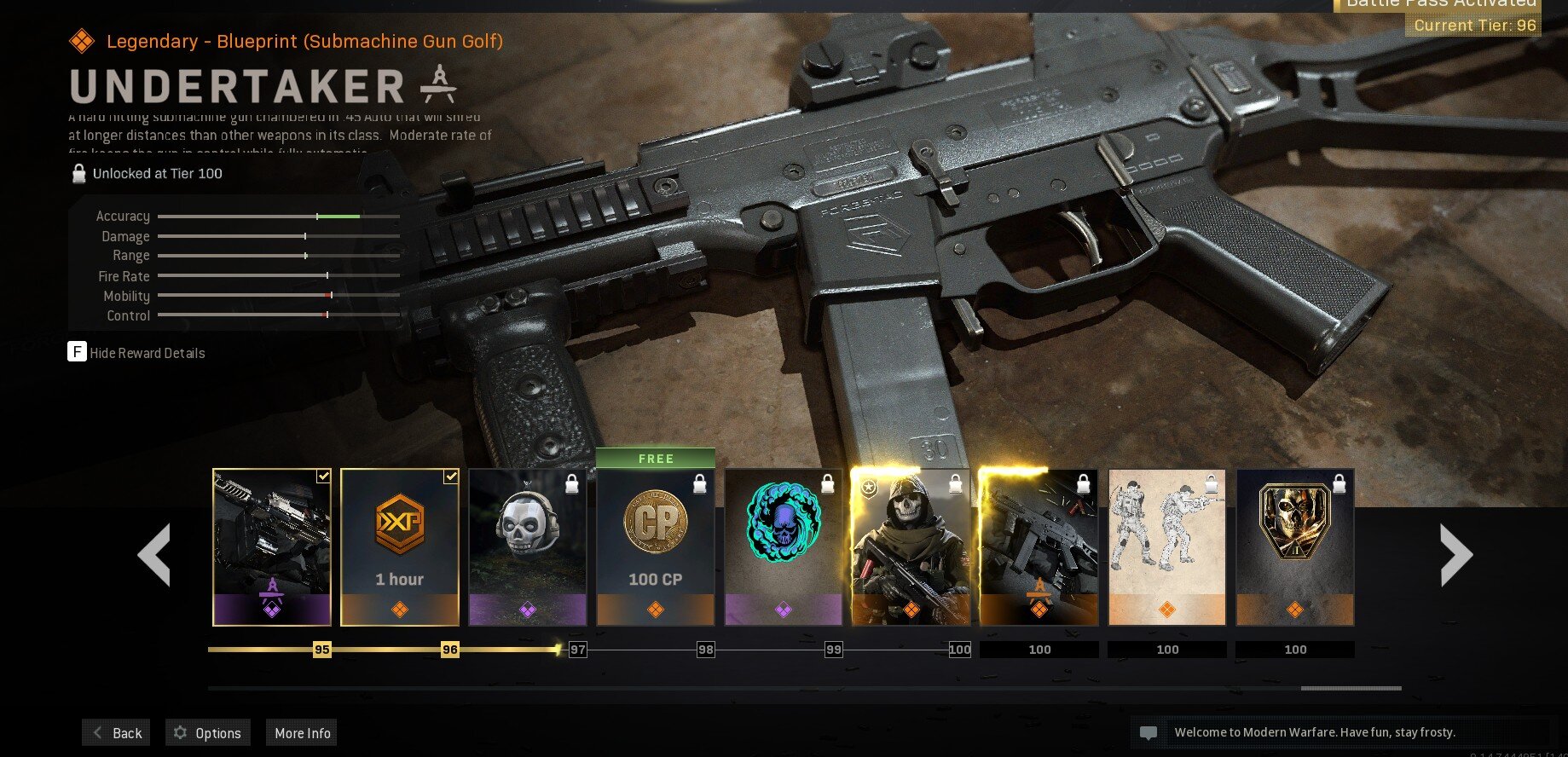Select the gold skull emblem reward
This screenshot has width=1568, height=757.
pos(1295,547)
